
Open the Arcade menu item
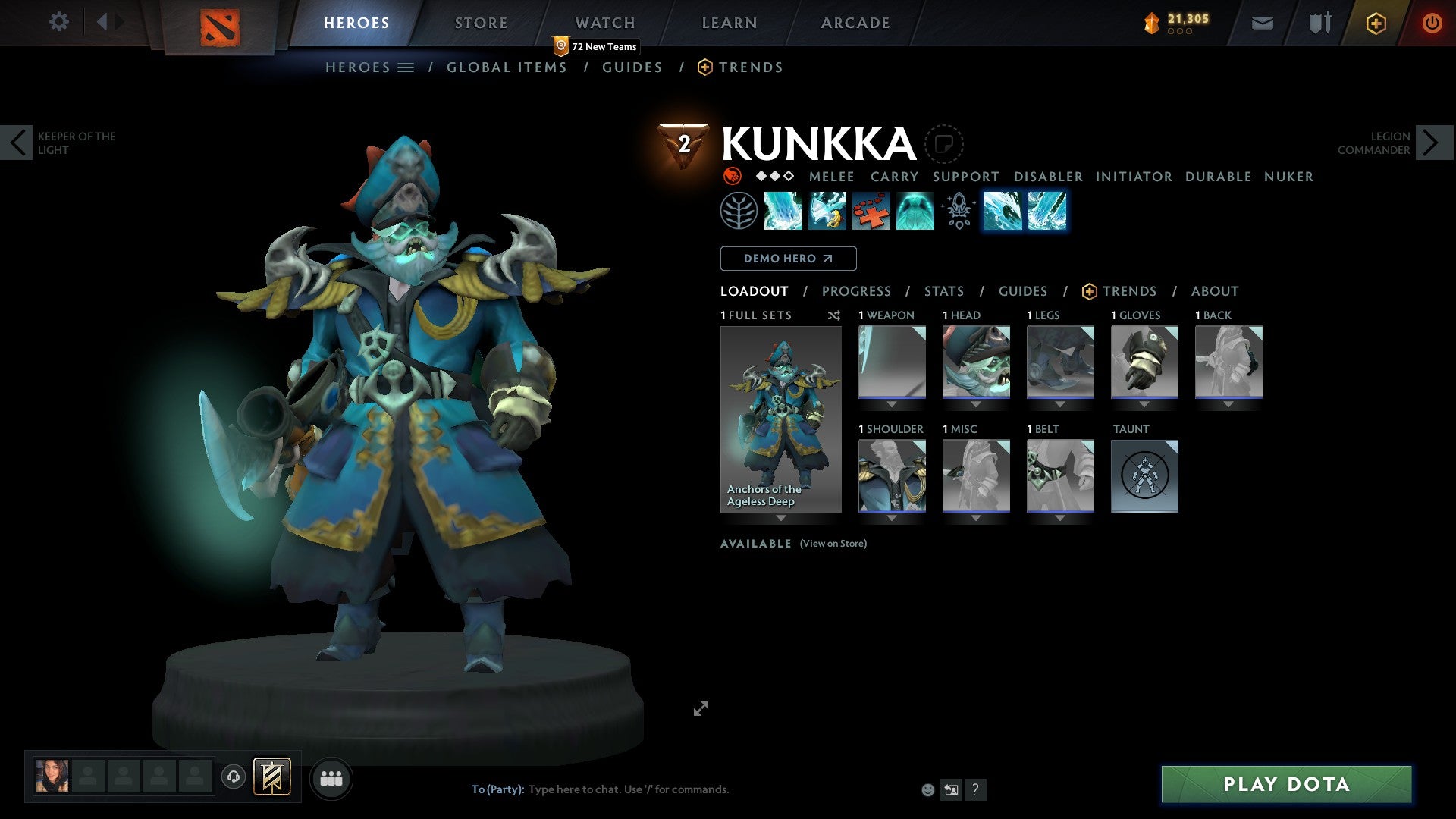coord(855,22)
